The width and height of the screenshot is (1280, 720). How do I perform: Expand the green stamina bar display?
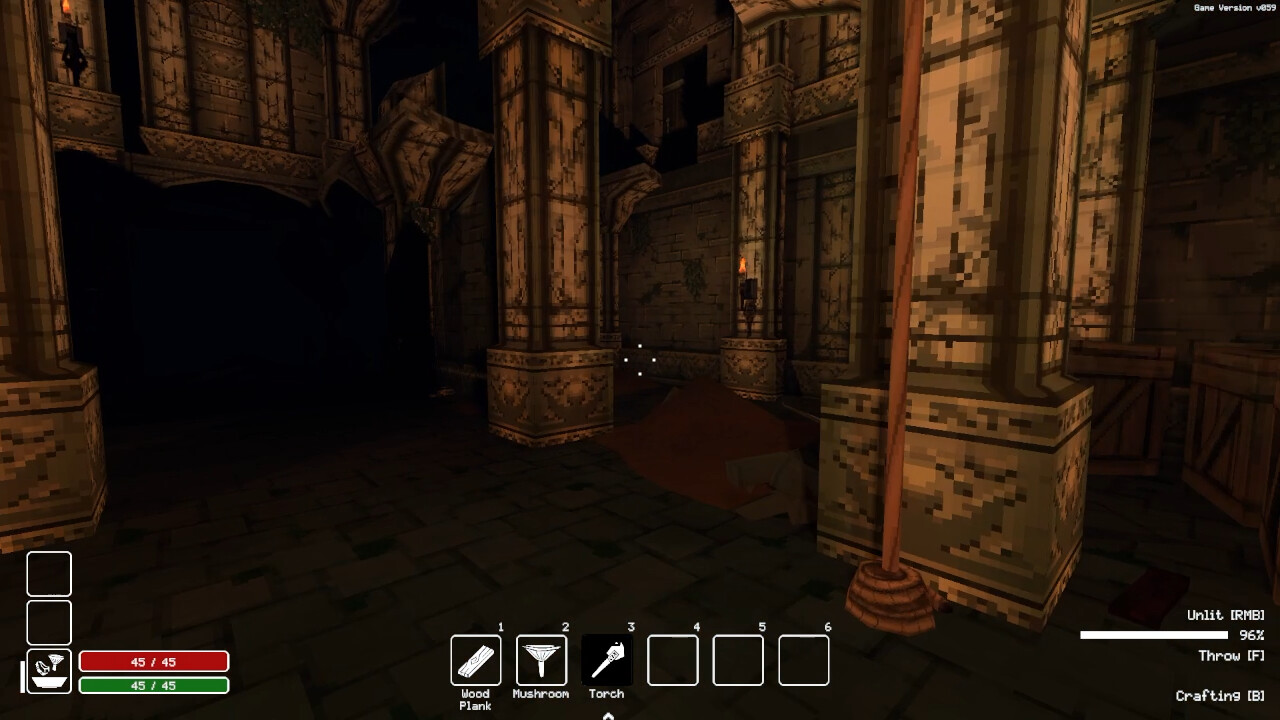pyautogui.click(x=155, y=685)
